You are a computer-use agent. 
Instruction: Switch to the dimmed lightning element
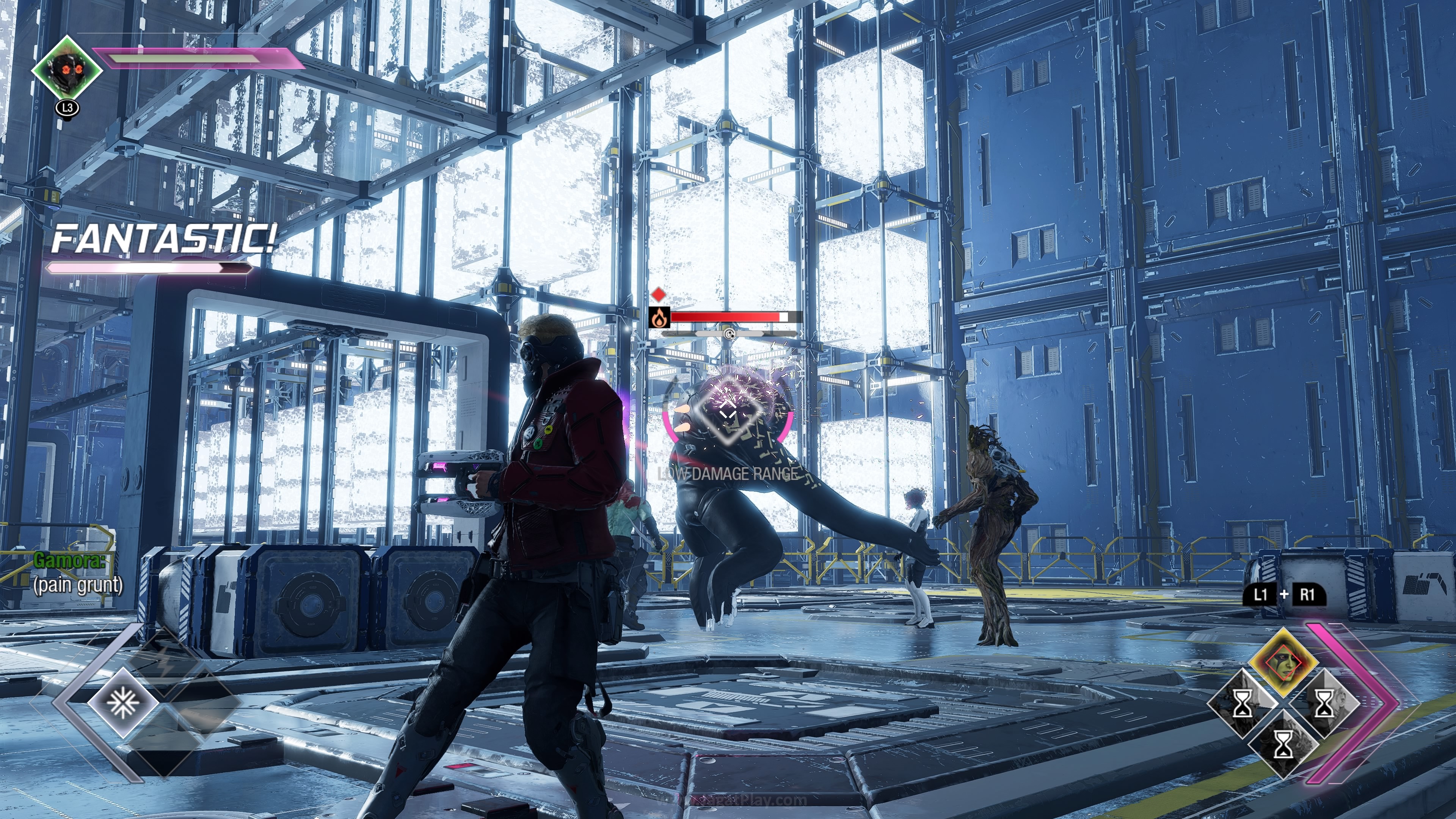pyautogui.click(x=164, y=667)
